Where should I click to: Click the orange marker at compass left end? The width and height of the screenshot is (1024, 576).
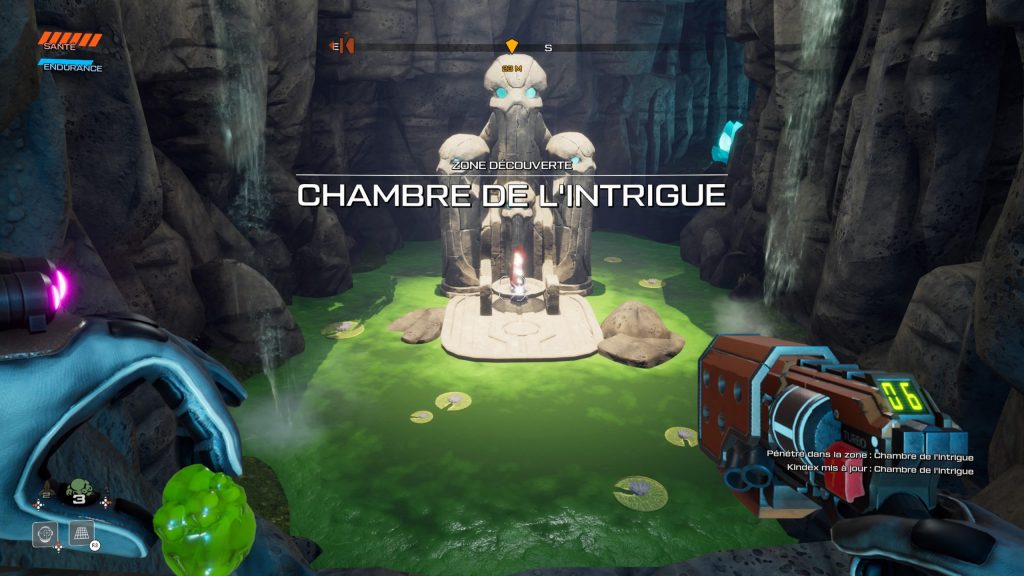[x=346, y=45]
